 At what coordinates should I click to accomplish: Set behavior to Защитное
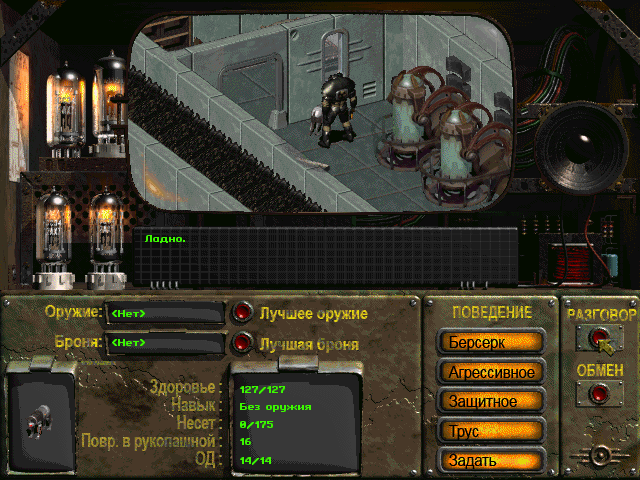point(489,401)
